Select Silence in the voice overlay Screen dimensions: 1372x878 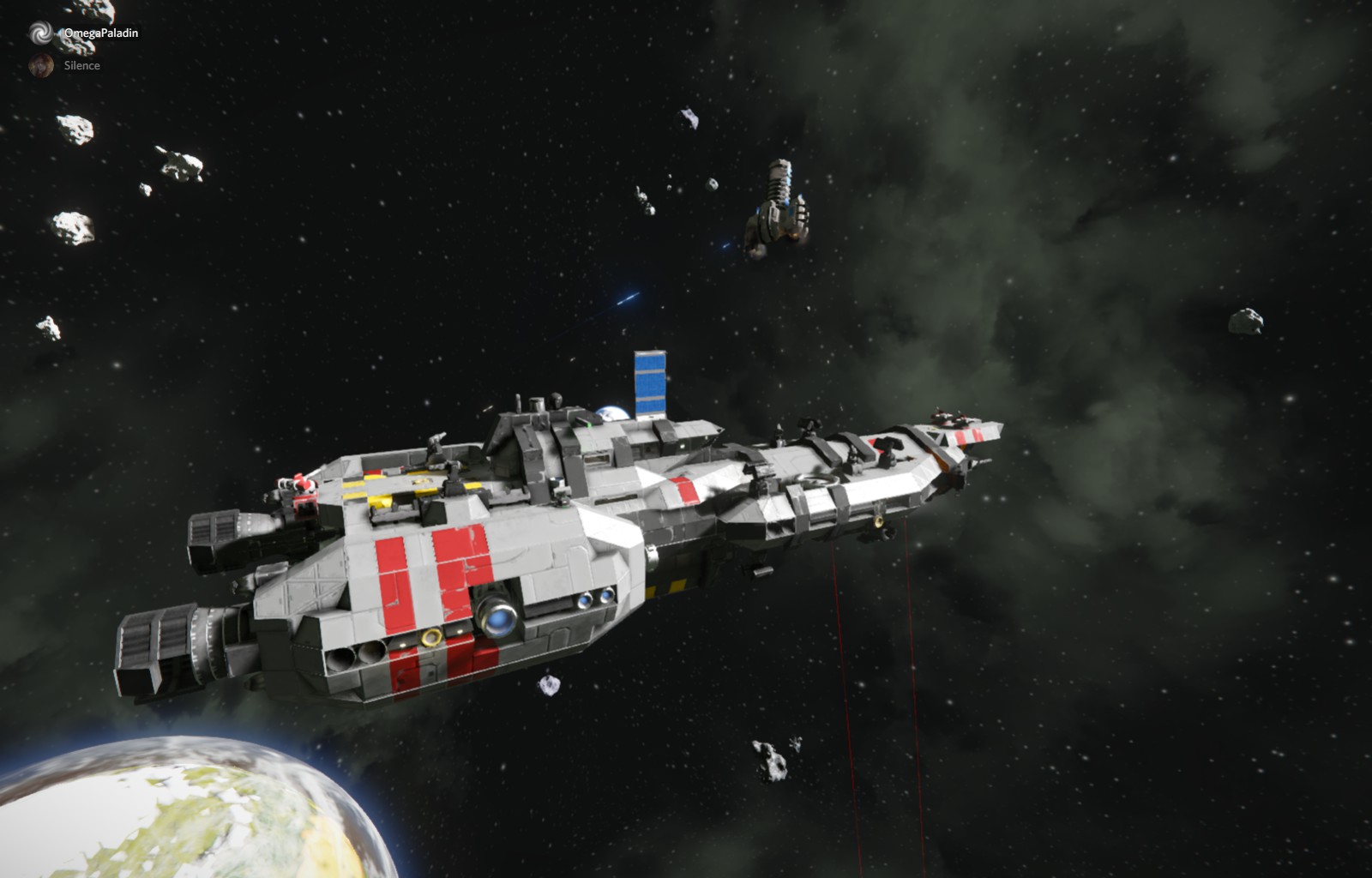pyautogui.click(x=81, y=65)
